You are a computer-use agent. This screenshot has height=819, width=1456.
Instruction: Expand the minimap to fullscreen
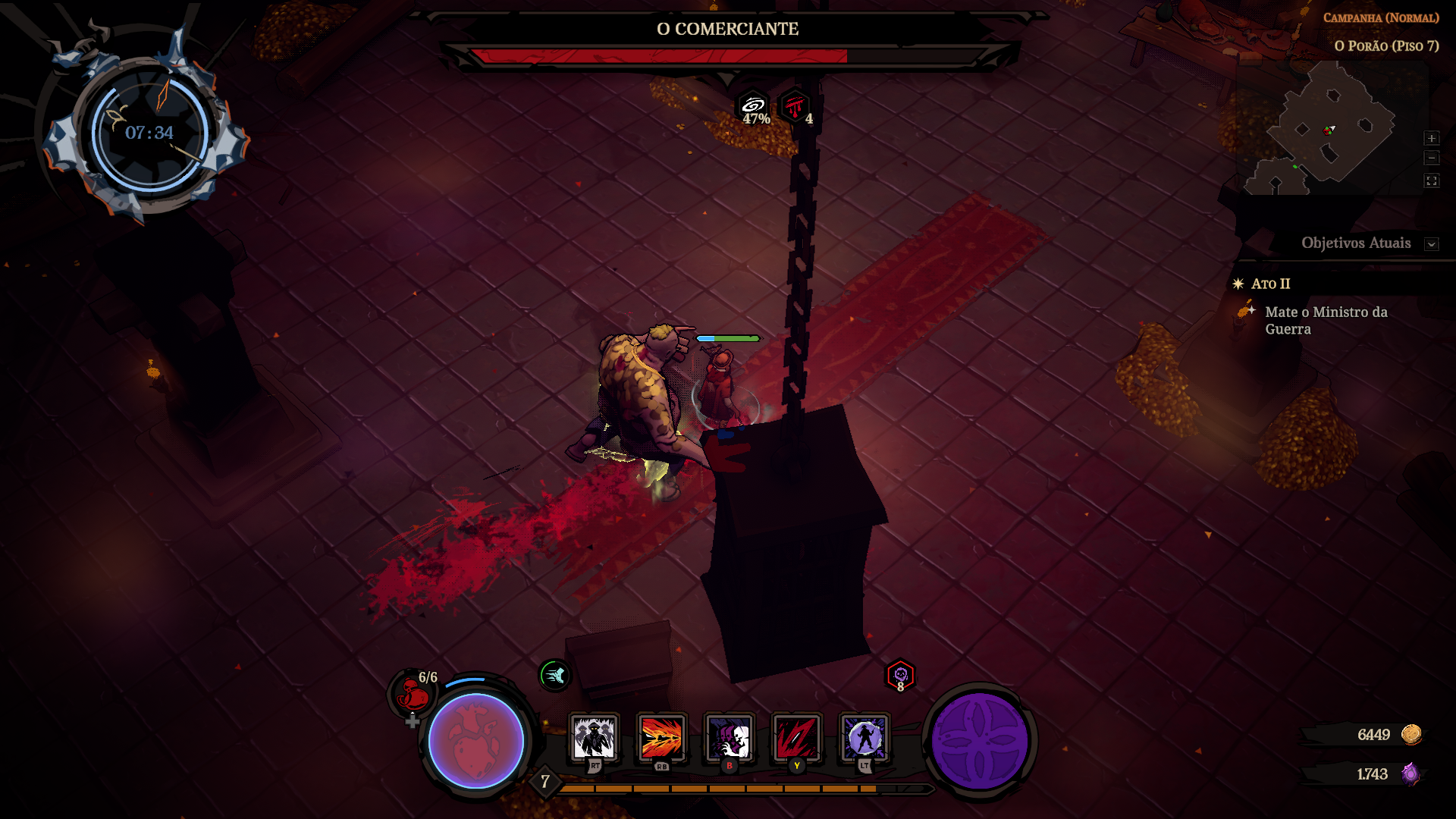coord(1431,180)
